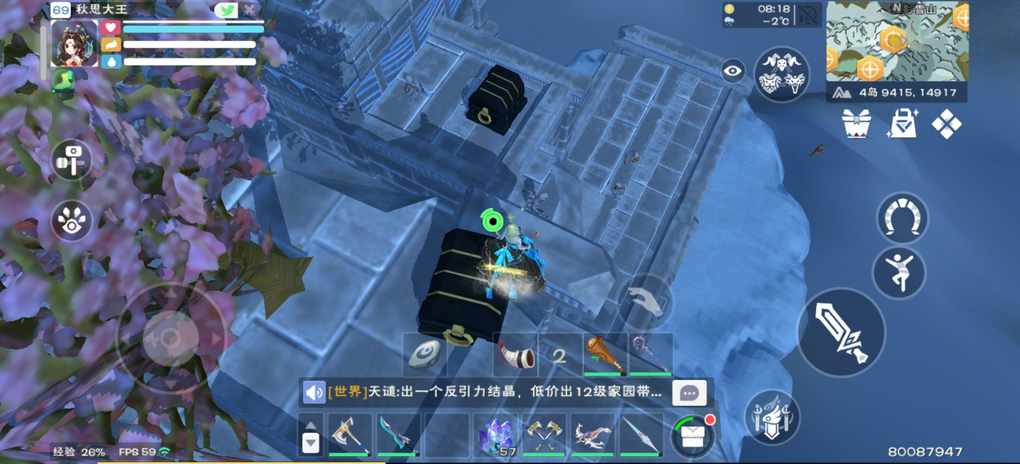
Task: Attack with the large sword button
Action: [x=841, y=333]
